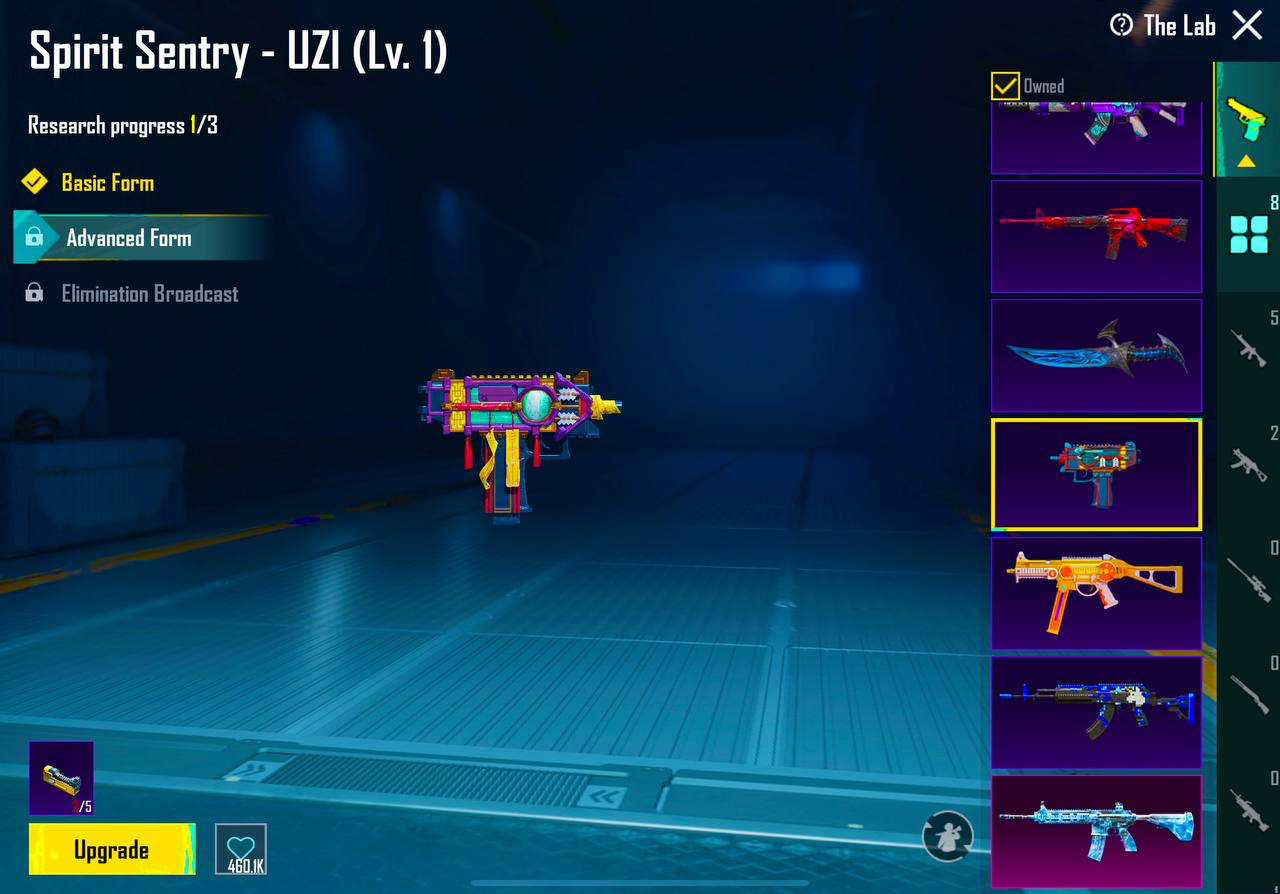Select the Basic Form entry
The image size is (1280, 894).
click(107, 183)
